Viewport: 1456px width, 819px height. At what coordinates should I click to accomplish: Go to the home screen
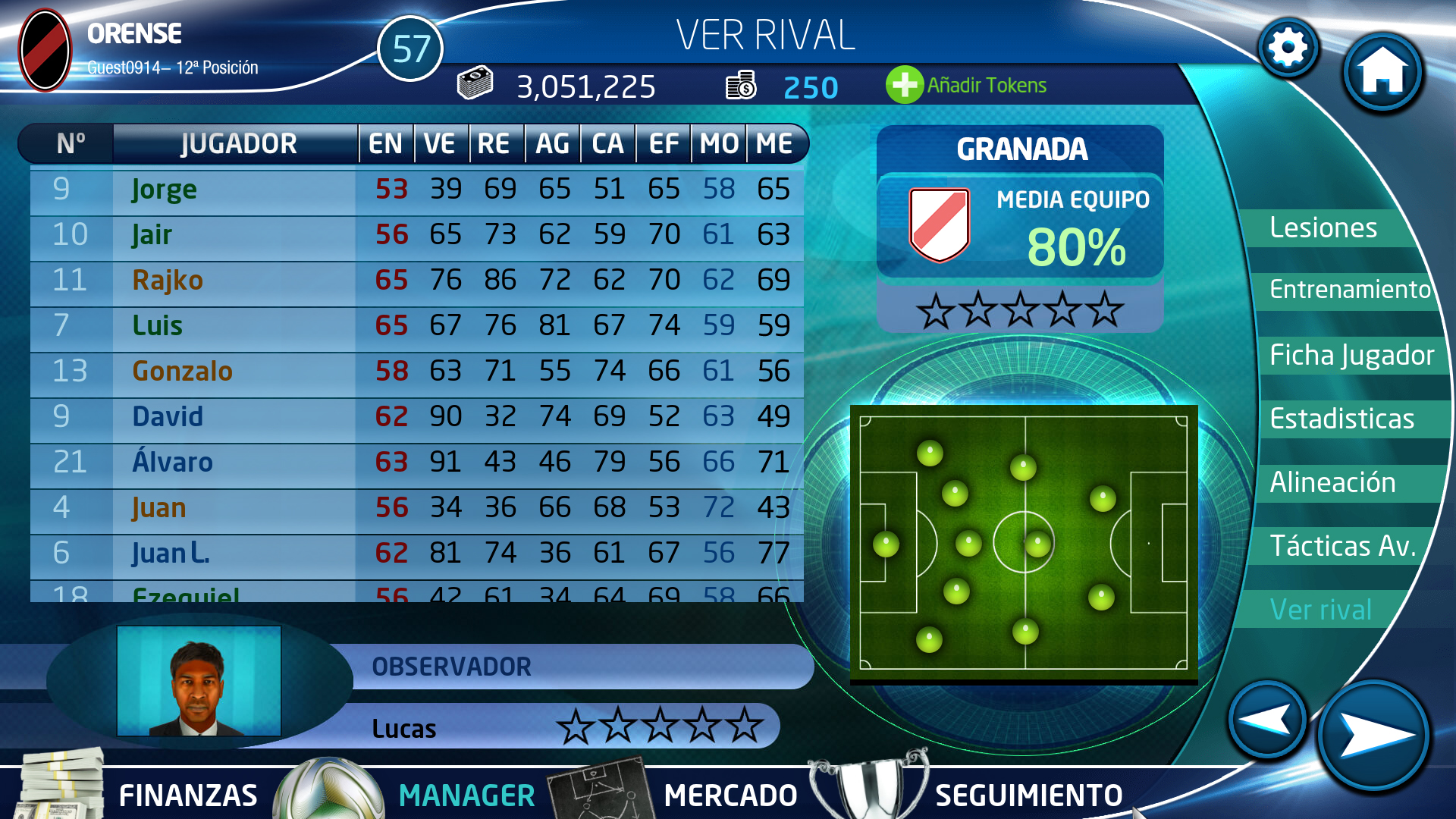1382,72
